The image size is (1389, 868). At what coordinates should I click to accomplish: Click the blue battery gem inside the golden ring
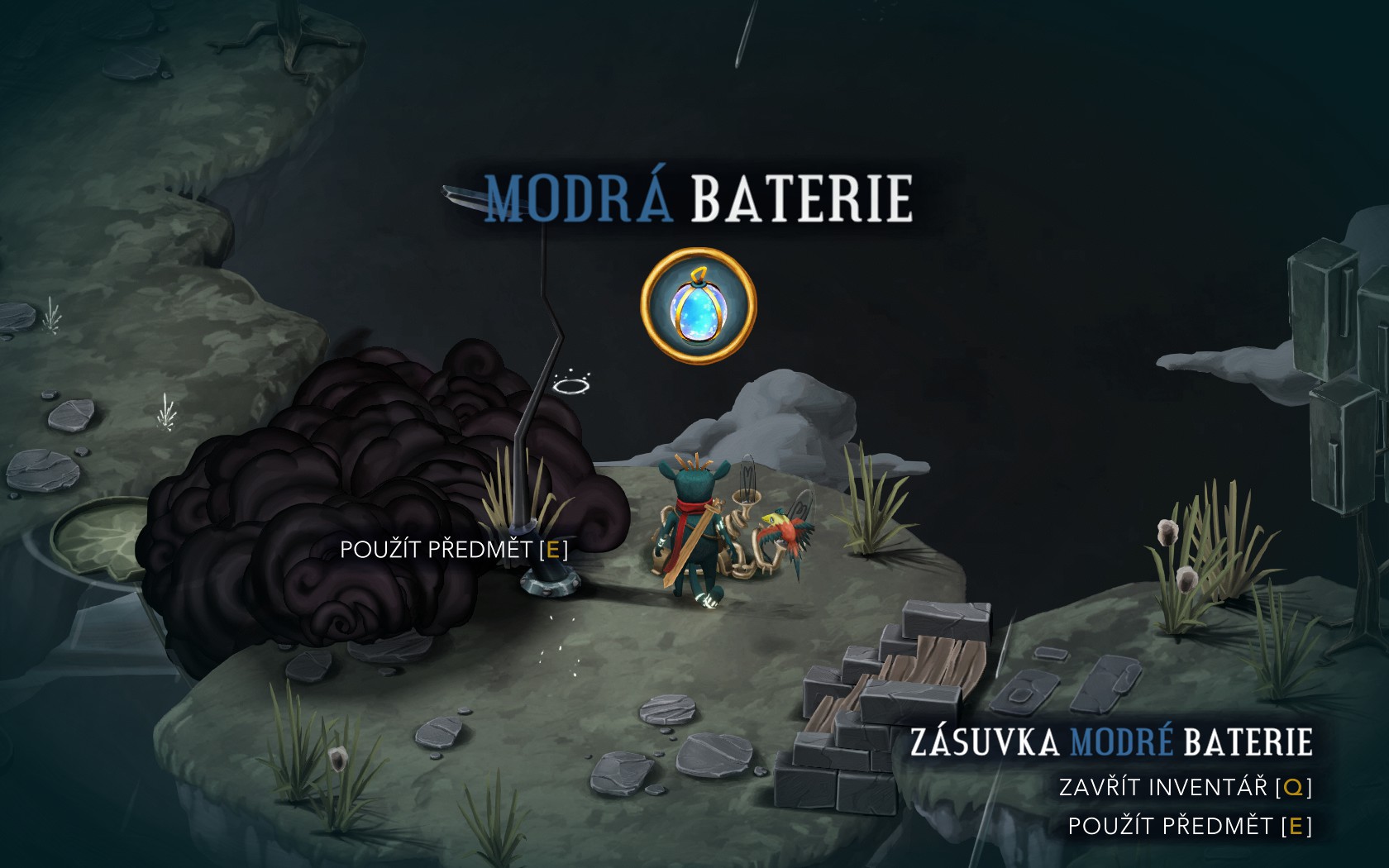click(697, 310)
